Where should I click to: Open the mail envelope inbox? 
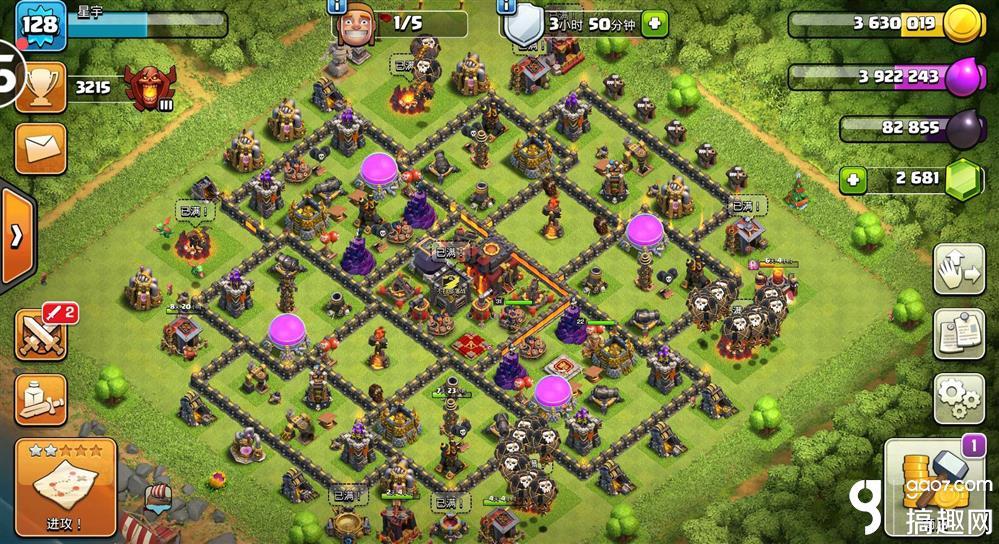(41, 149)
